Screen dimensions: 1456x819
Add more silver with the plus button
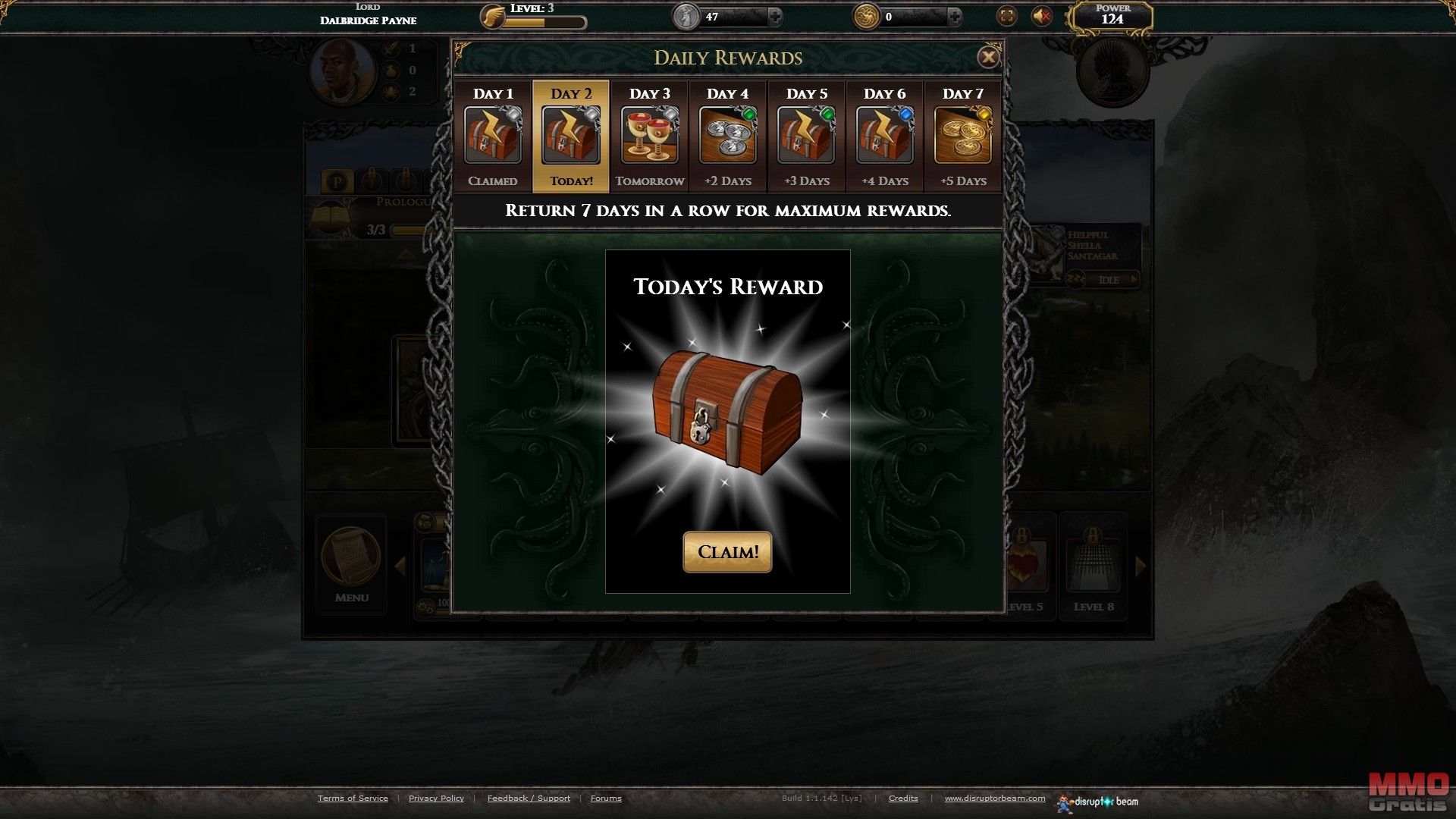[x=775, y=16]
